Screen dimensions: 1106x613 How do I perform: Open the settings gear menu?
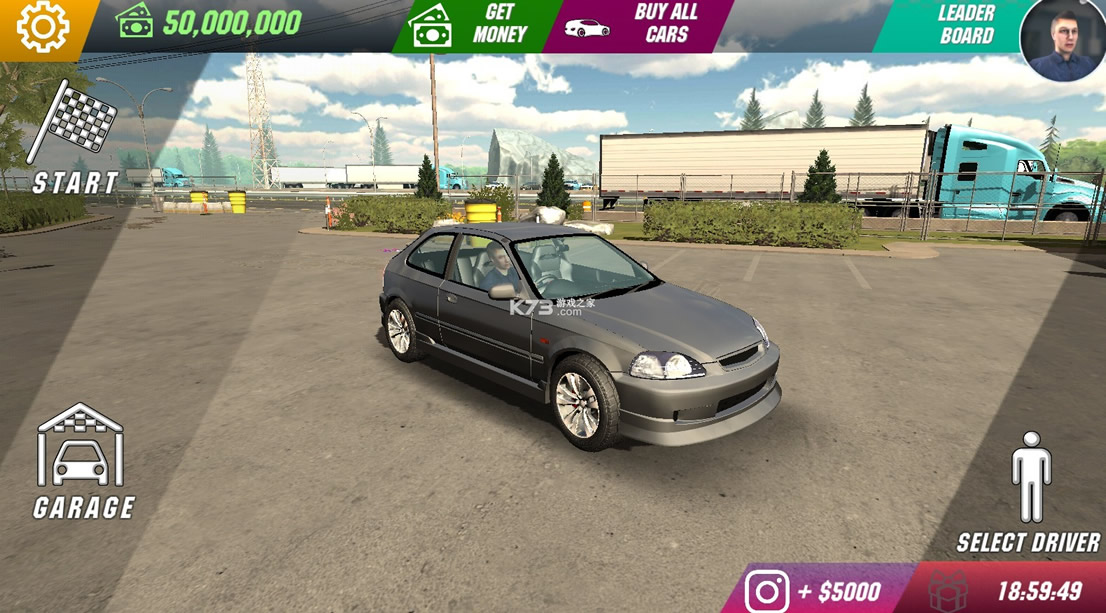tap(43, 27)
